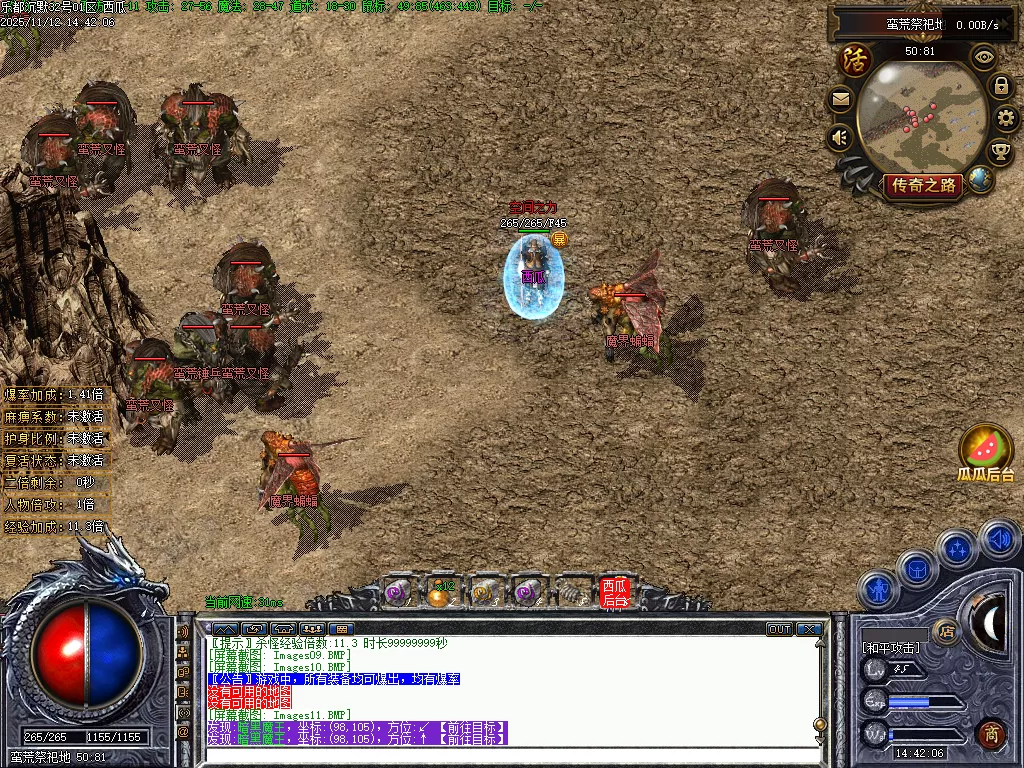Open the trophy ranking icon

point(1000,152)
